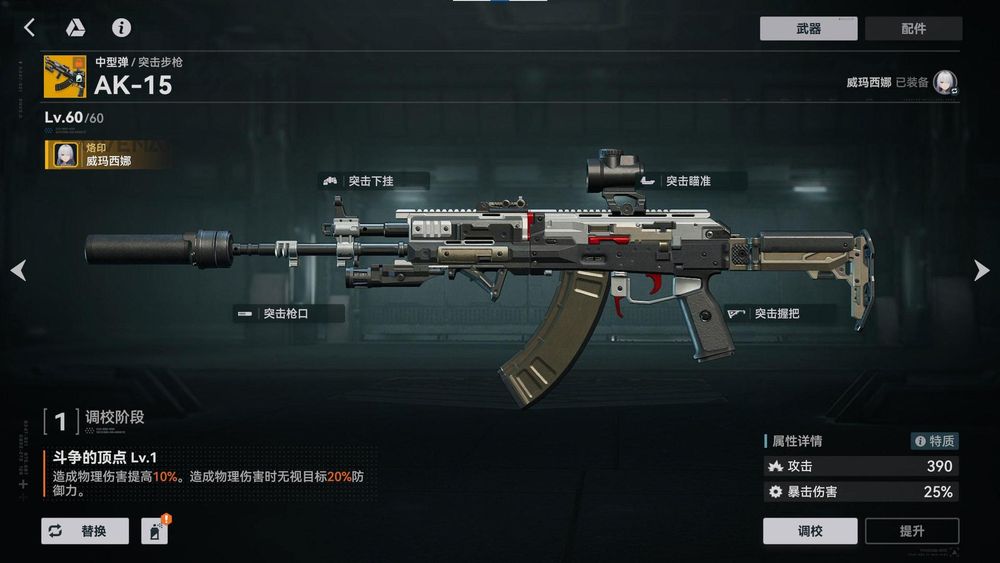Select the 突击瞄准 sight slot
This screenshot has width=1000, height=563.
[692, 181]
